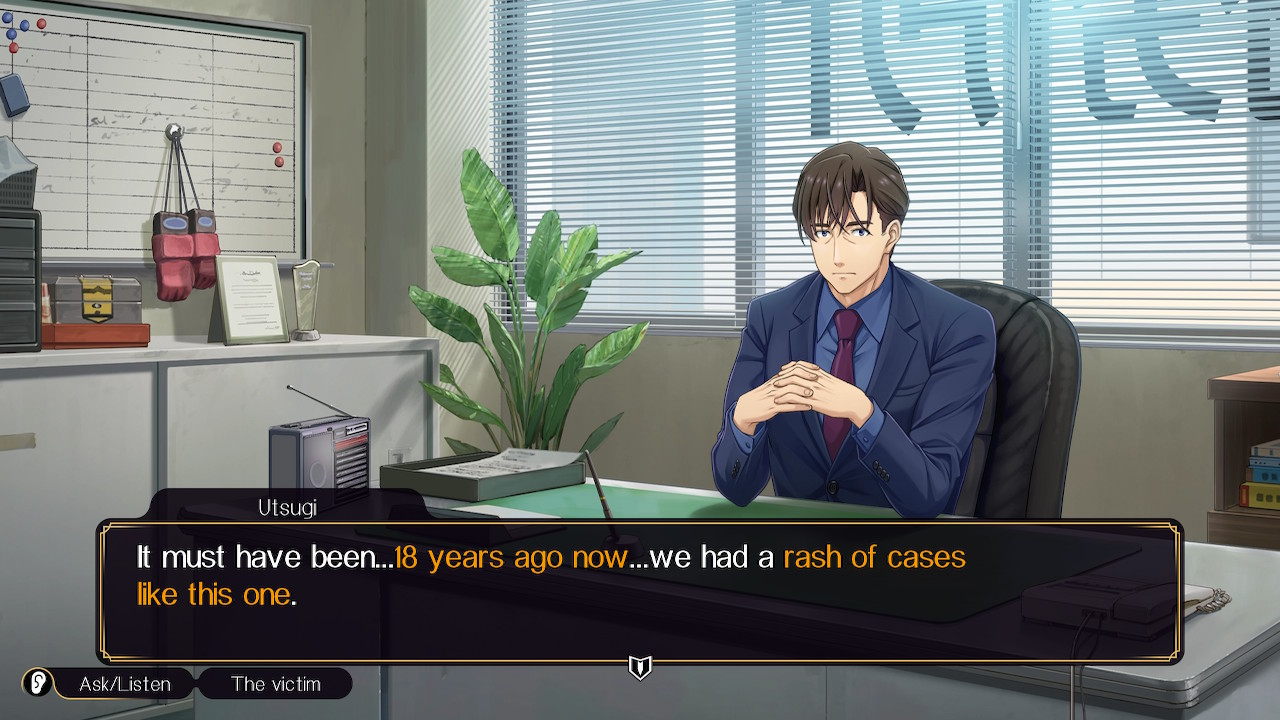This screenshot has width=1280, height=720.
Task: Select the Ask/Listen command label
Action: (x=125, y=684)
